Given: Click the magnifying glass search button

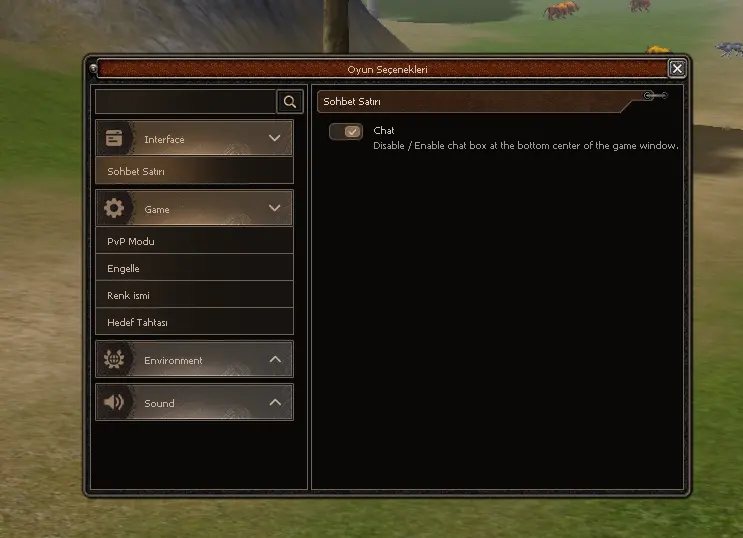Looking at the screenshot, I should click(x=290, y=101).
